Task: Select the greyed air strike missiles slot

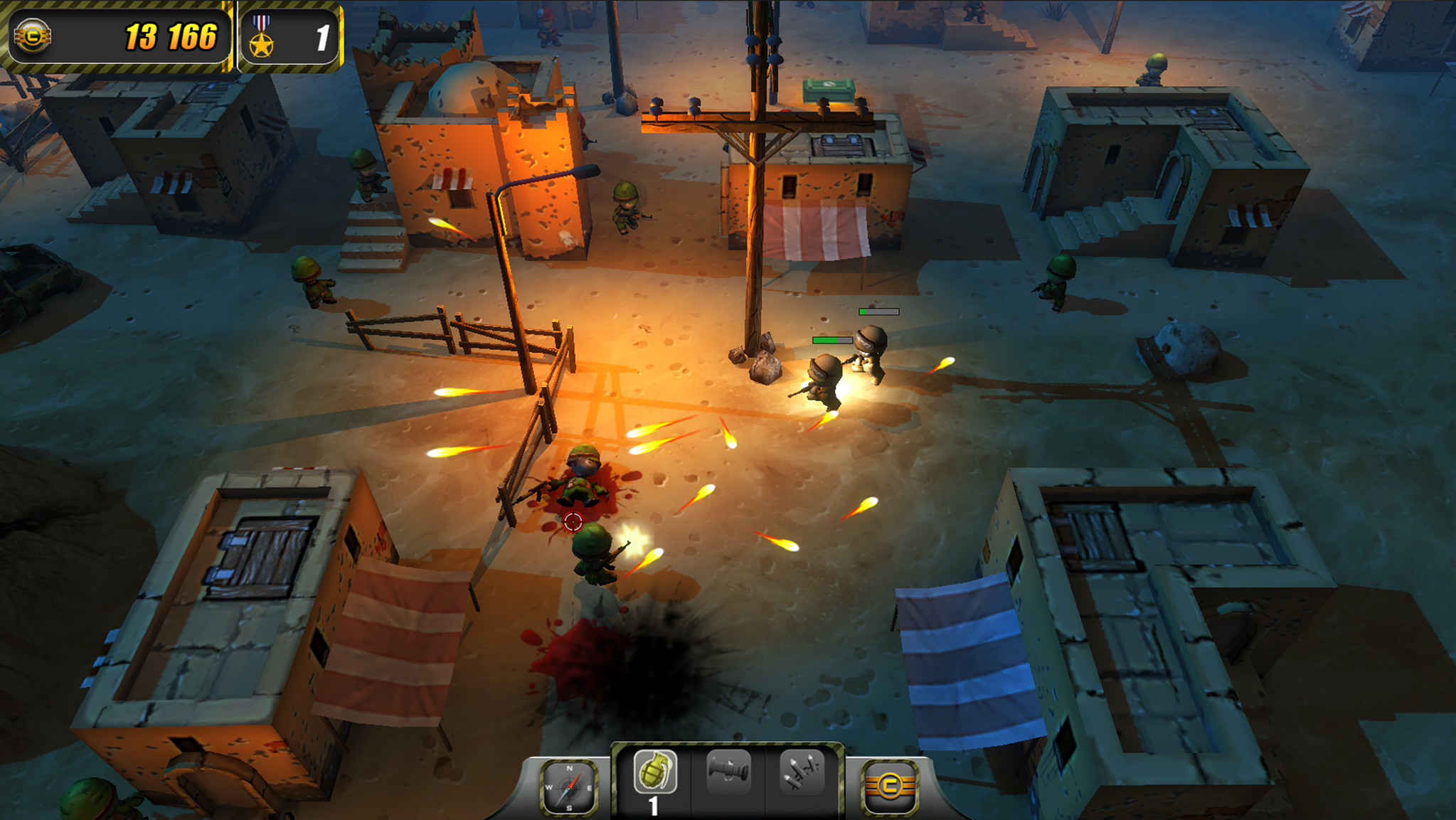Action: [802, 772]
